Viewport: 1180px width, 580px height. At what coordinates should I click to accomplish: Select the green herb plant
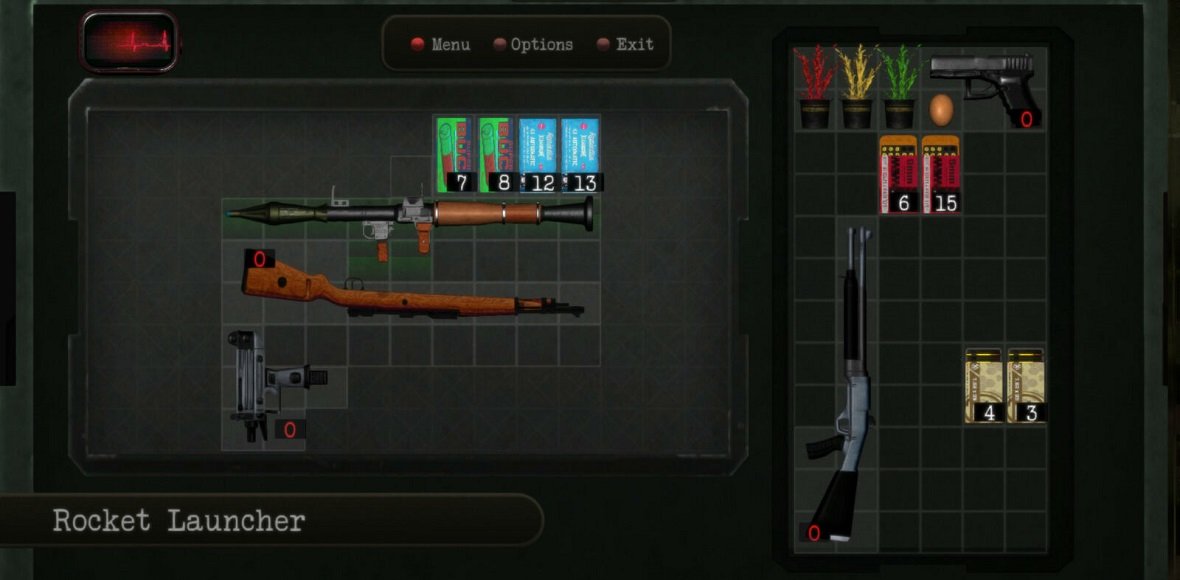point(899,86)
